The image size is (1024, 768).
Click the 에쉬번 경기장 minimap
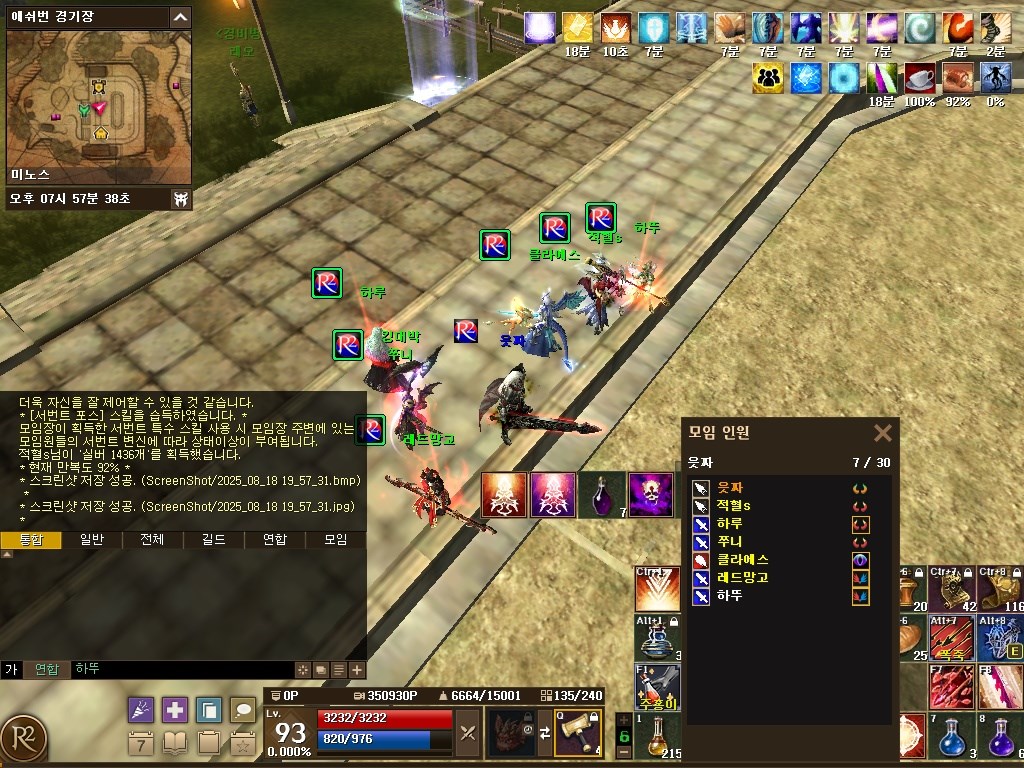98,108
